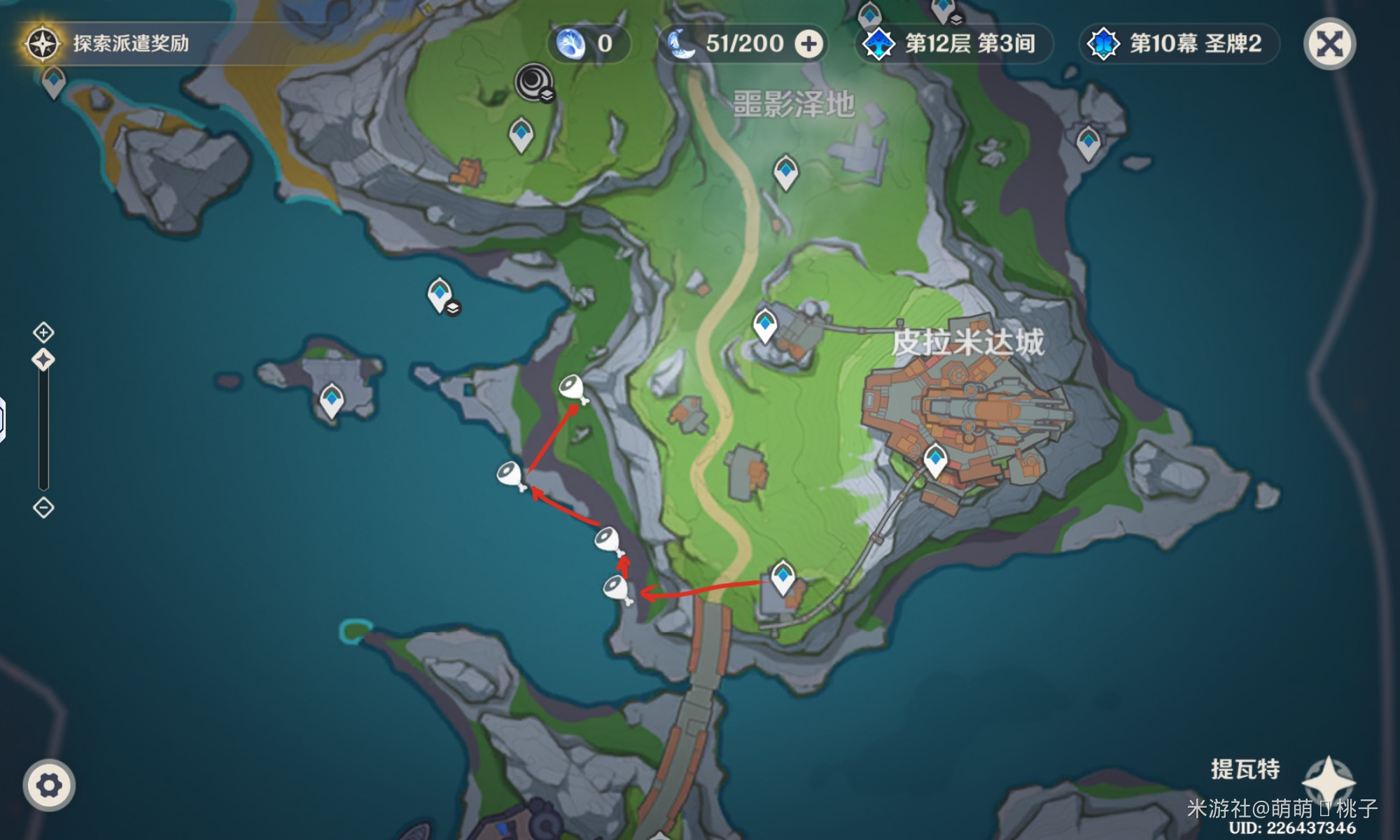
Task: Click the map zoom slider handle
Action: [43, 360]
